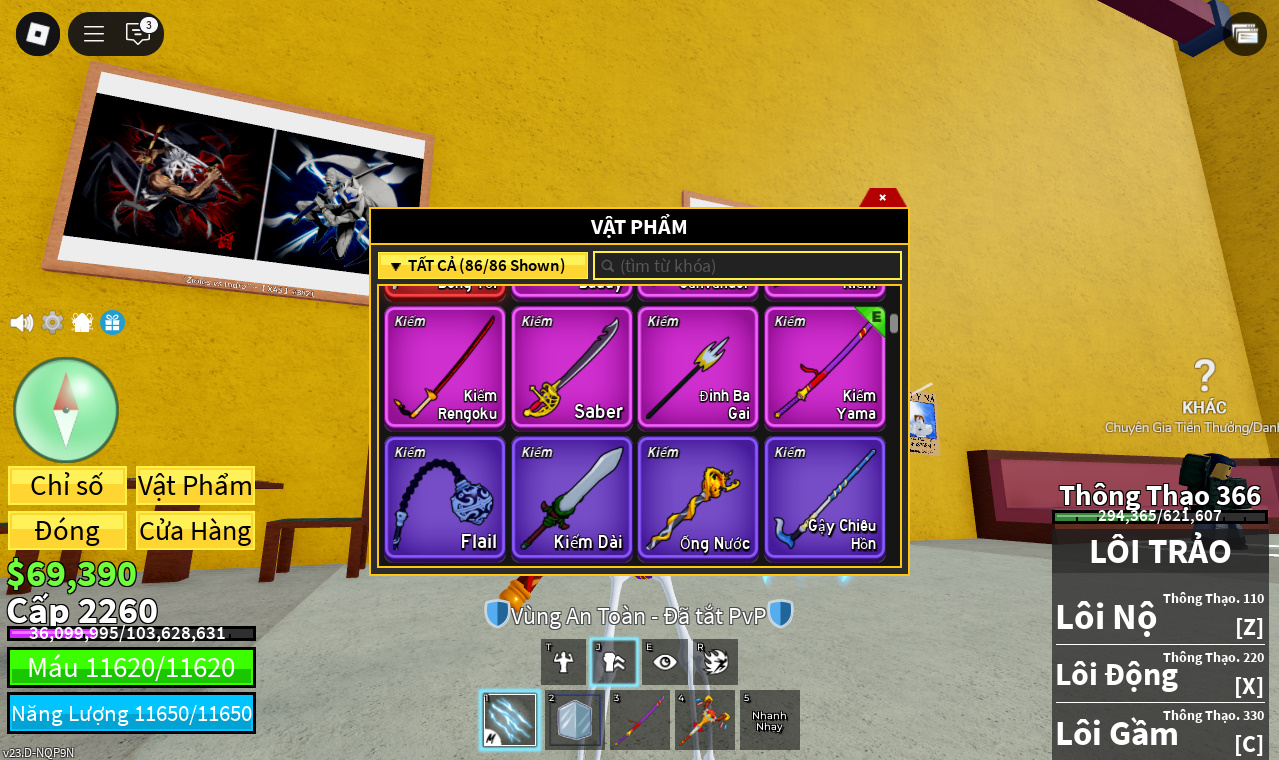
Task: Choose the Saber sword item
Action: pyautogui.click(x=572, y=368)
